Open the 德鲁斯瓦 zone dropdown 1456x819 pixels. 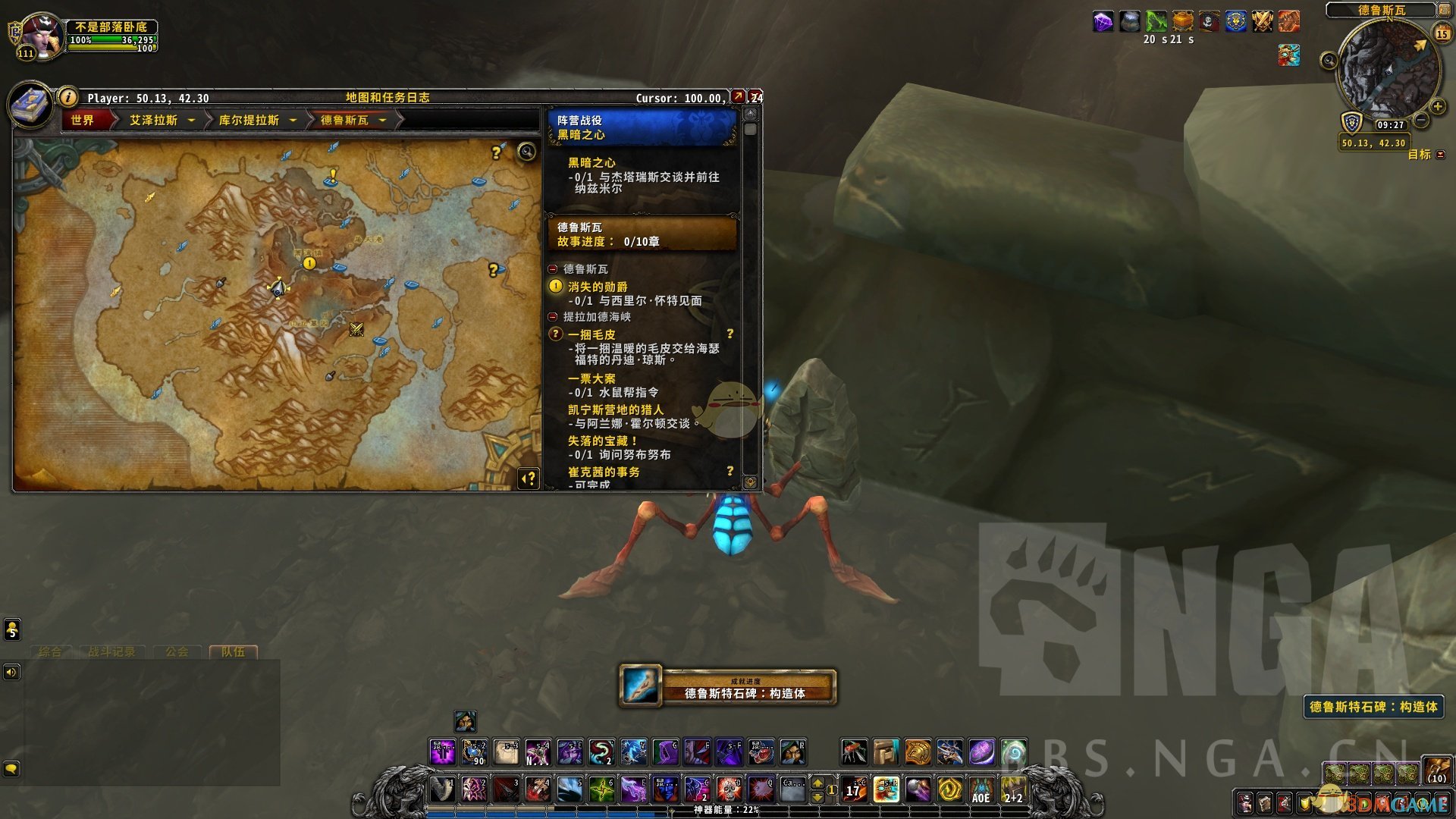tap(382, 121)
